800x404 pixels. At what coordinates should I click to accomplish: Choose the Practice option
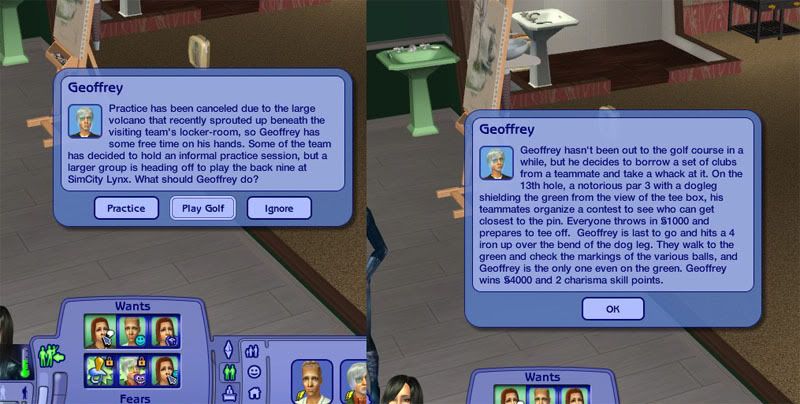pos(127,208)
